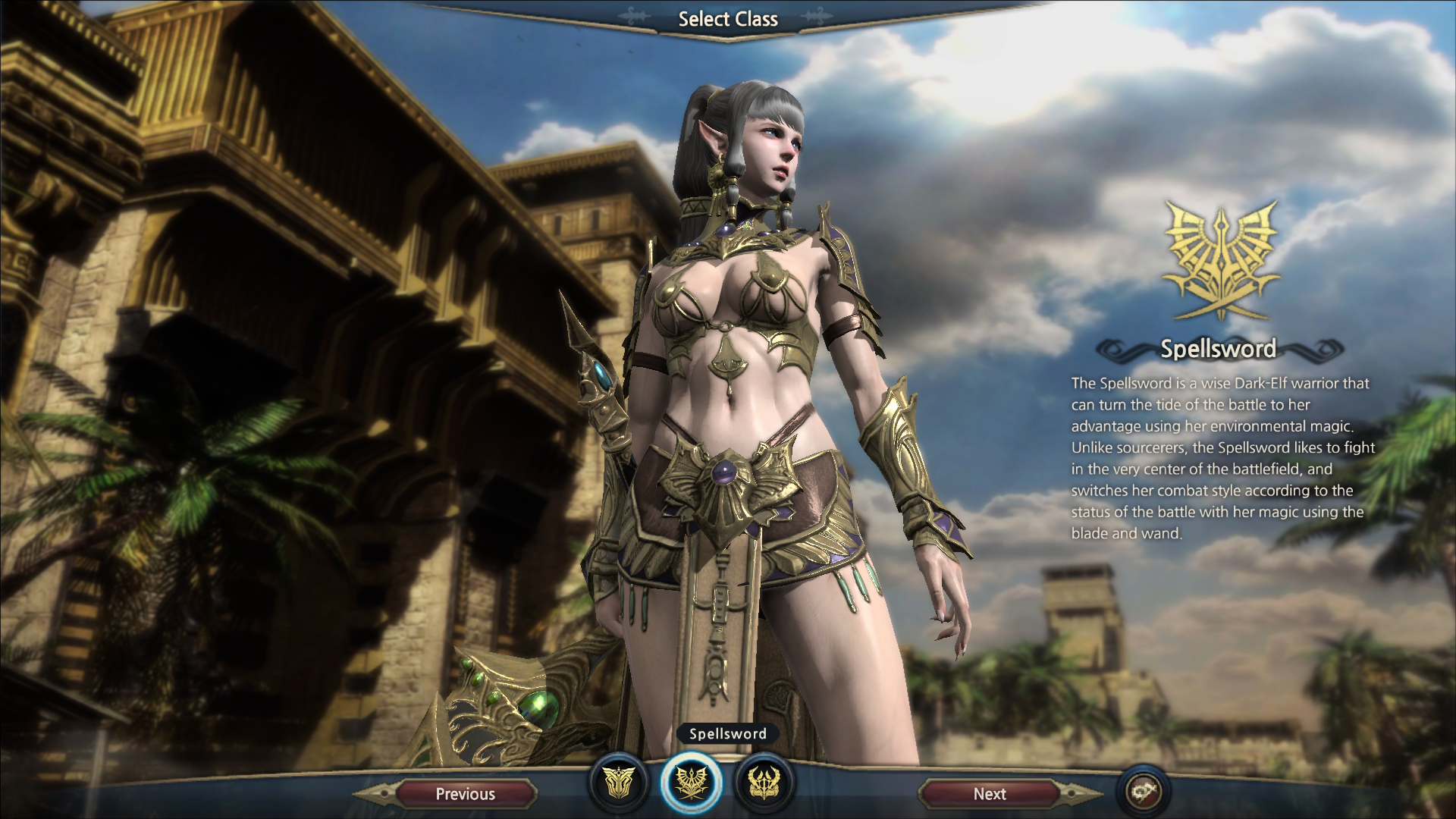Proceed with the Next button
Viewport: 1456px width, 819px height.
pyautogui.click(x=989, y=794)
